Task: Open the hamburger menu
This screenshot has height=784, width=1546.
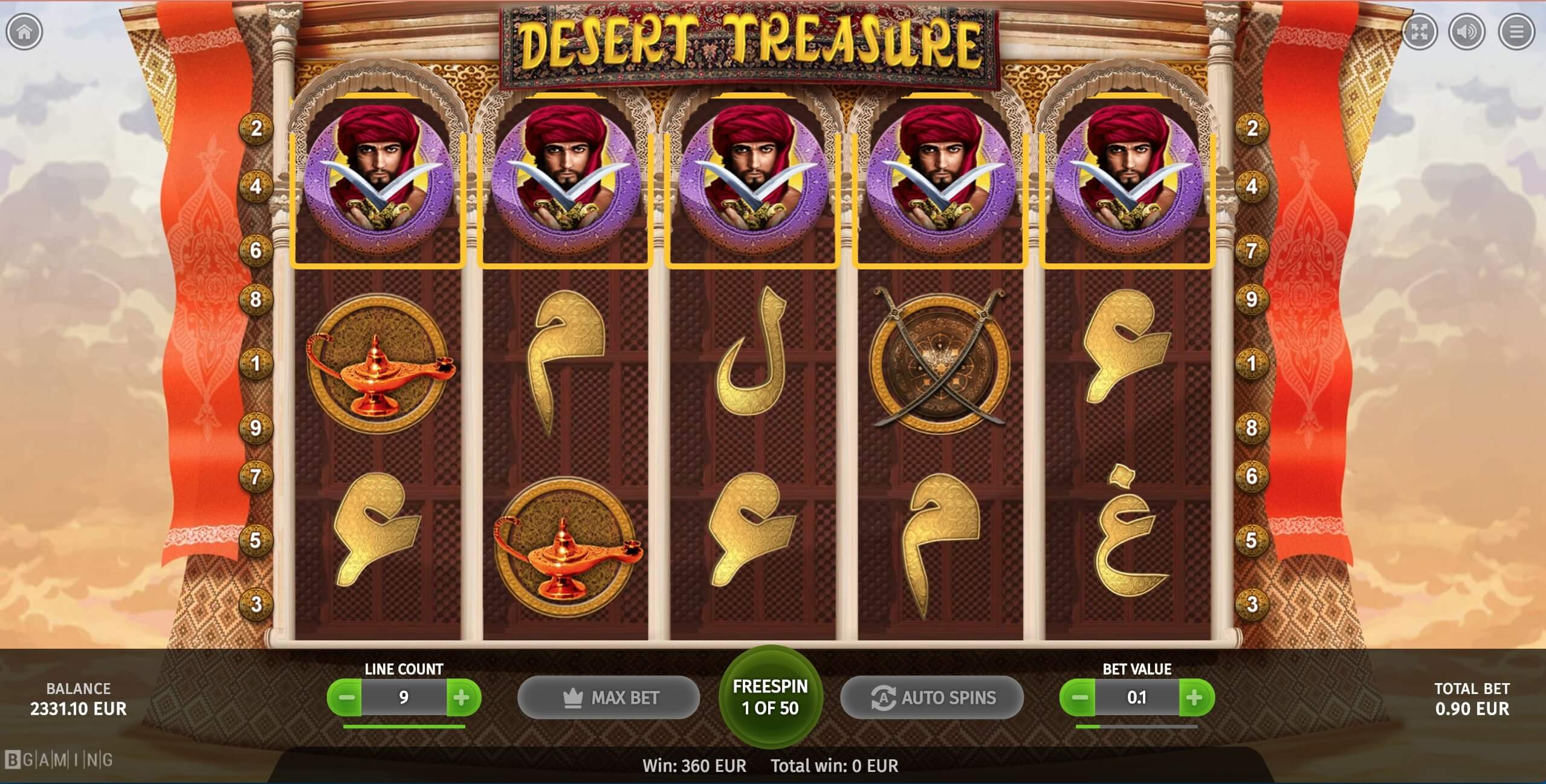Action: click(1516, 32)
